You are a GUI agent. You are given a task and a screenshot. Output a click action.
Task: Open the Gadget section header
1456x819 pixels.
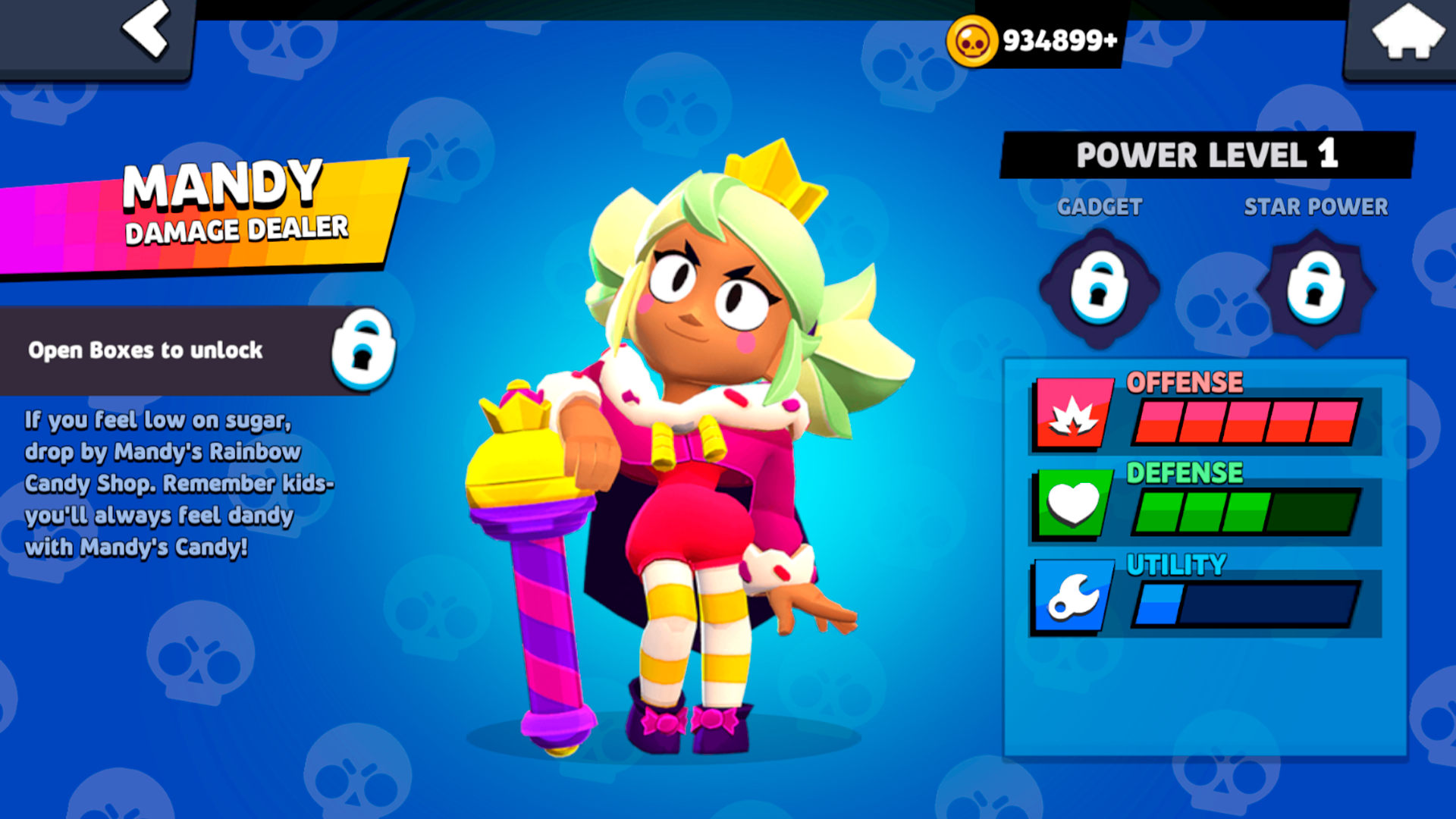pyautogui.click(x=1100, y=206)
